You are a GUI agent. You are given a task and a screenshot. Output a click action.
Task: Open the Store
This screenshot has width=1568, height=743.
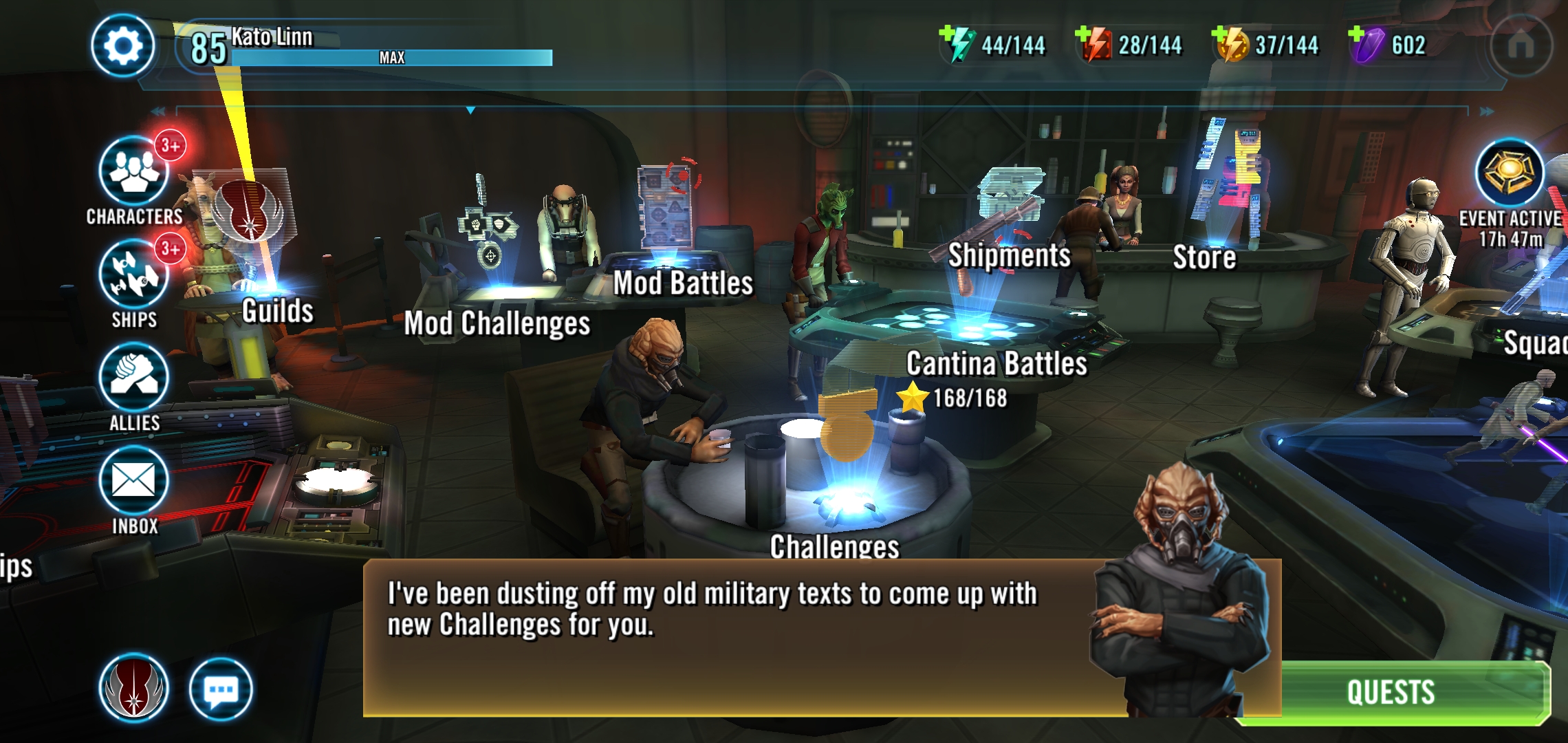tap(1204, 257)
